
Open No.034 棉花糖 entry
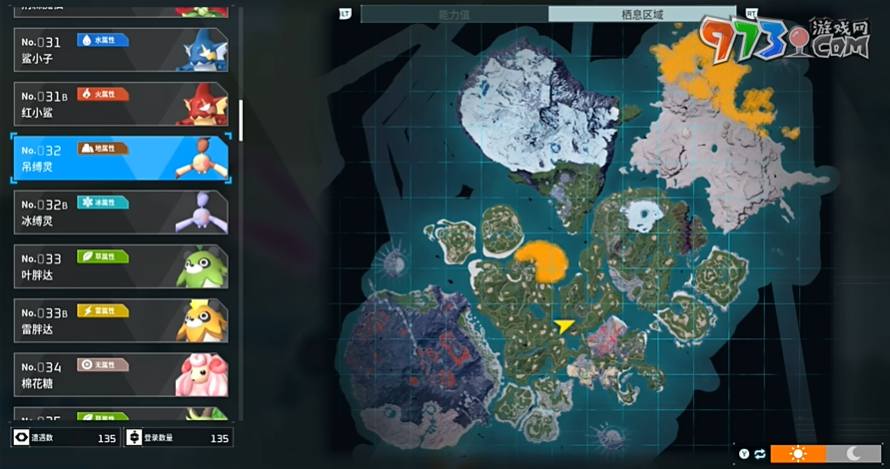pyautogui.click(x=120, y=374)
